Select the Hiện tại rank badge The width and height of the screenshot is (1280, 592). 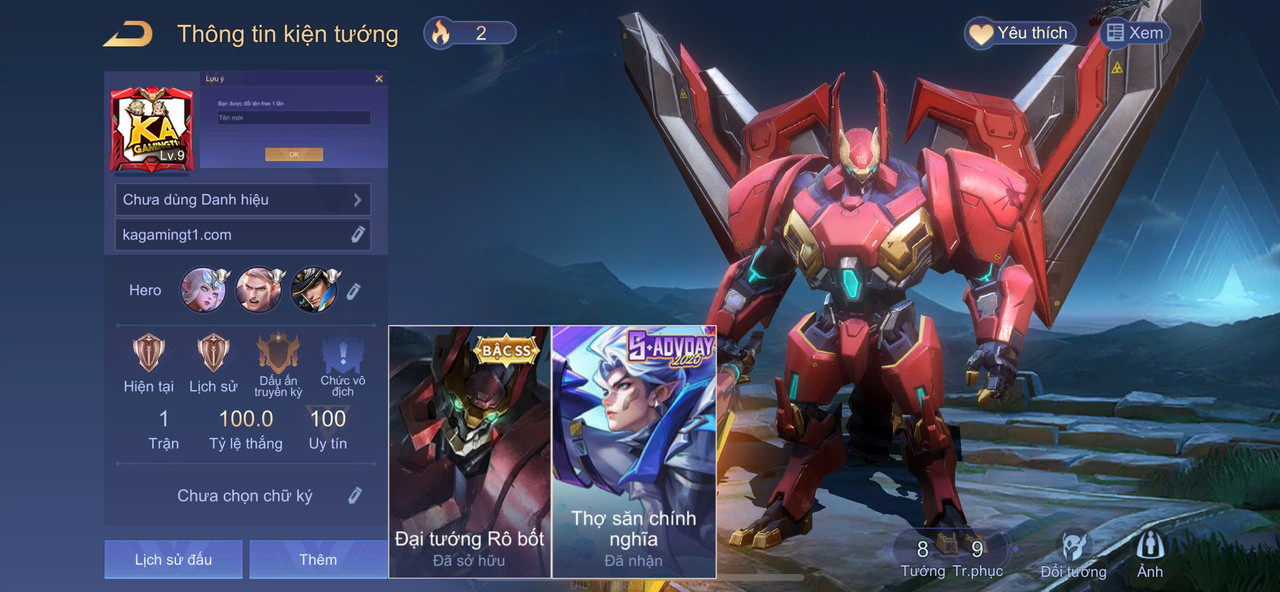pos(149,355)
